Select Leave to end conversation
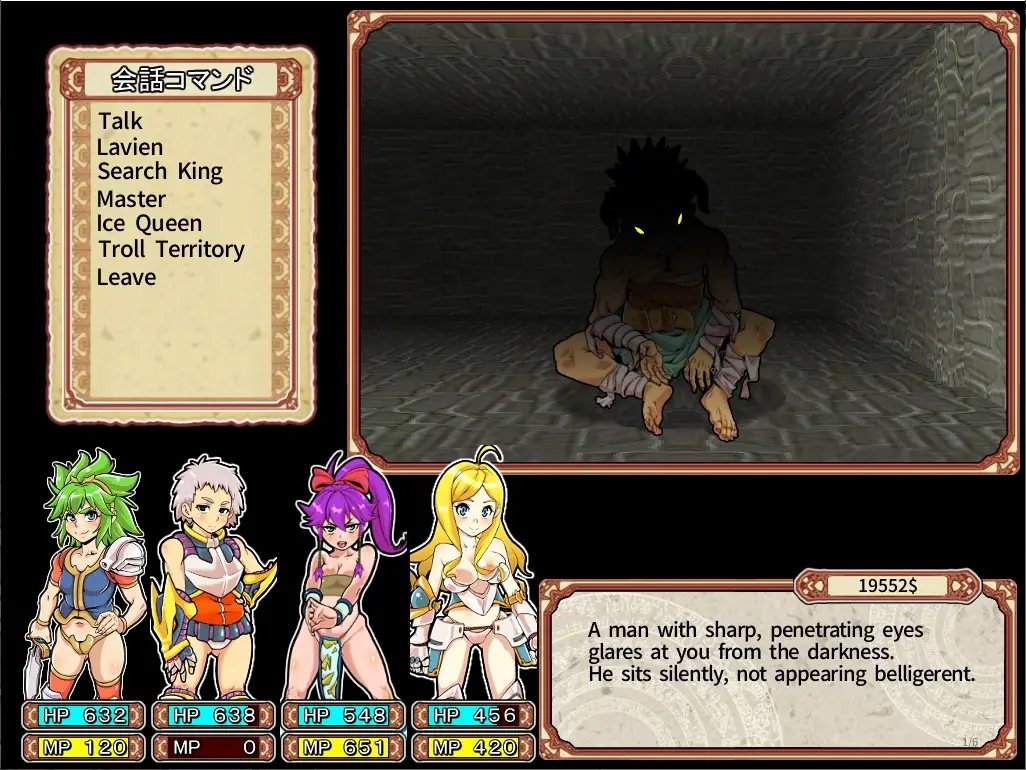 pyautogui.click(x=127, y=277)
